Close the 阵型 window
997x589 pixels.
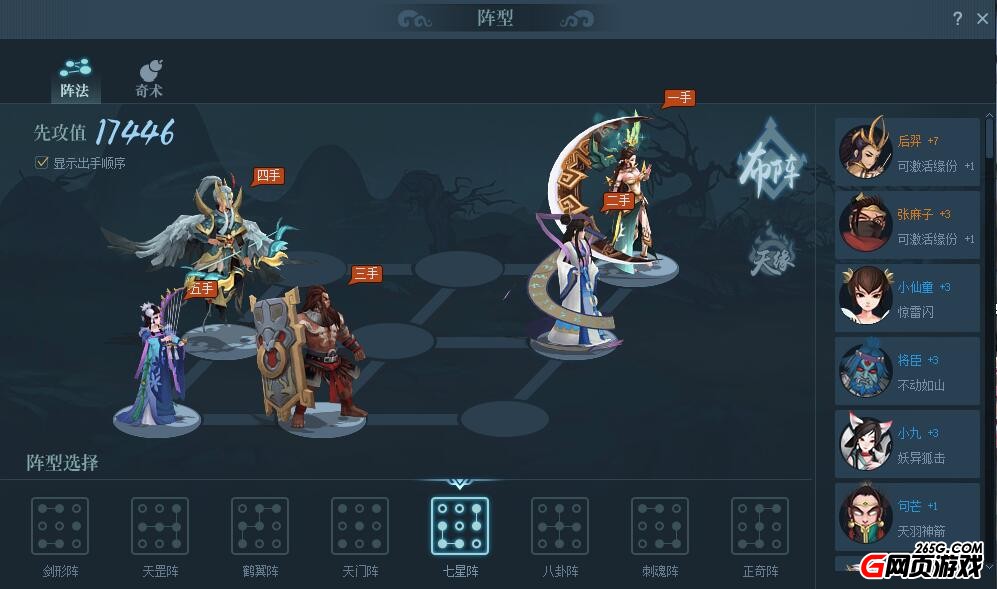[982, 18]
